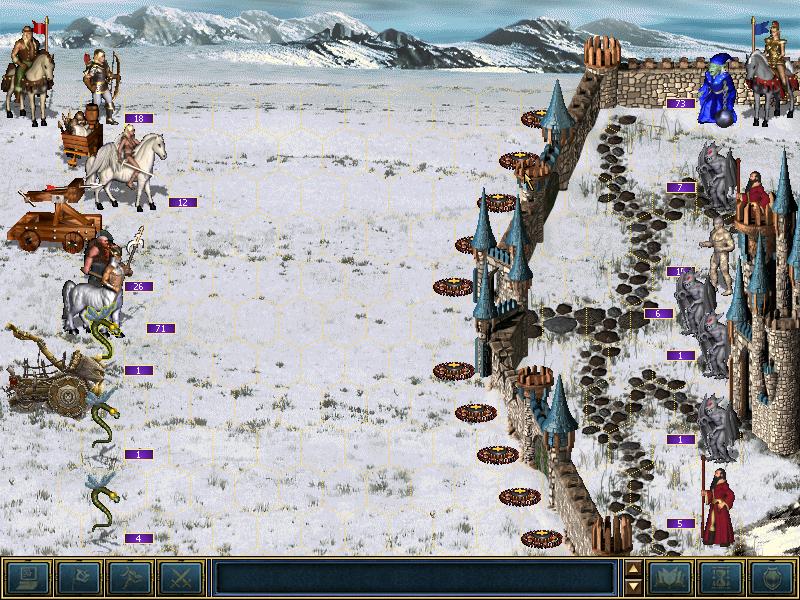Open the combat options menu
This screenshot has height=600, width=800.
pyautogui.click(x=27, y=578)
